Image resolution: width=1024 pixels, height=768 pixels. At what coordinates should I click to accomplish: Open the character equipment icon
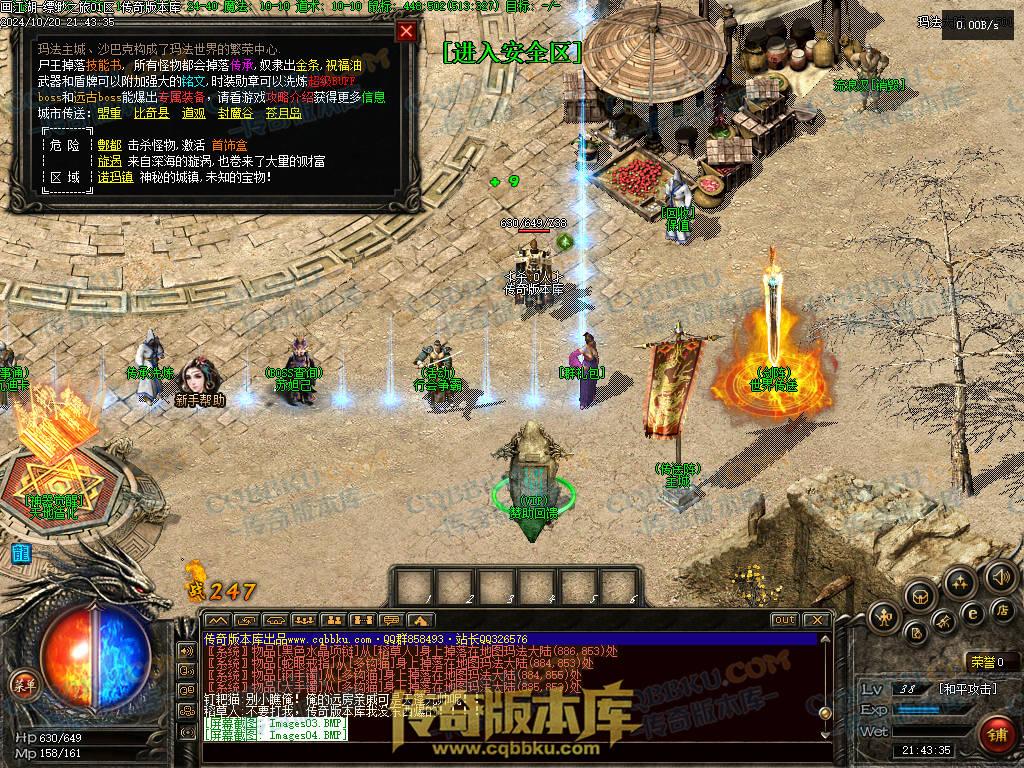(x=884, y=617)
